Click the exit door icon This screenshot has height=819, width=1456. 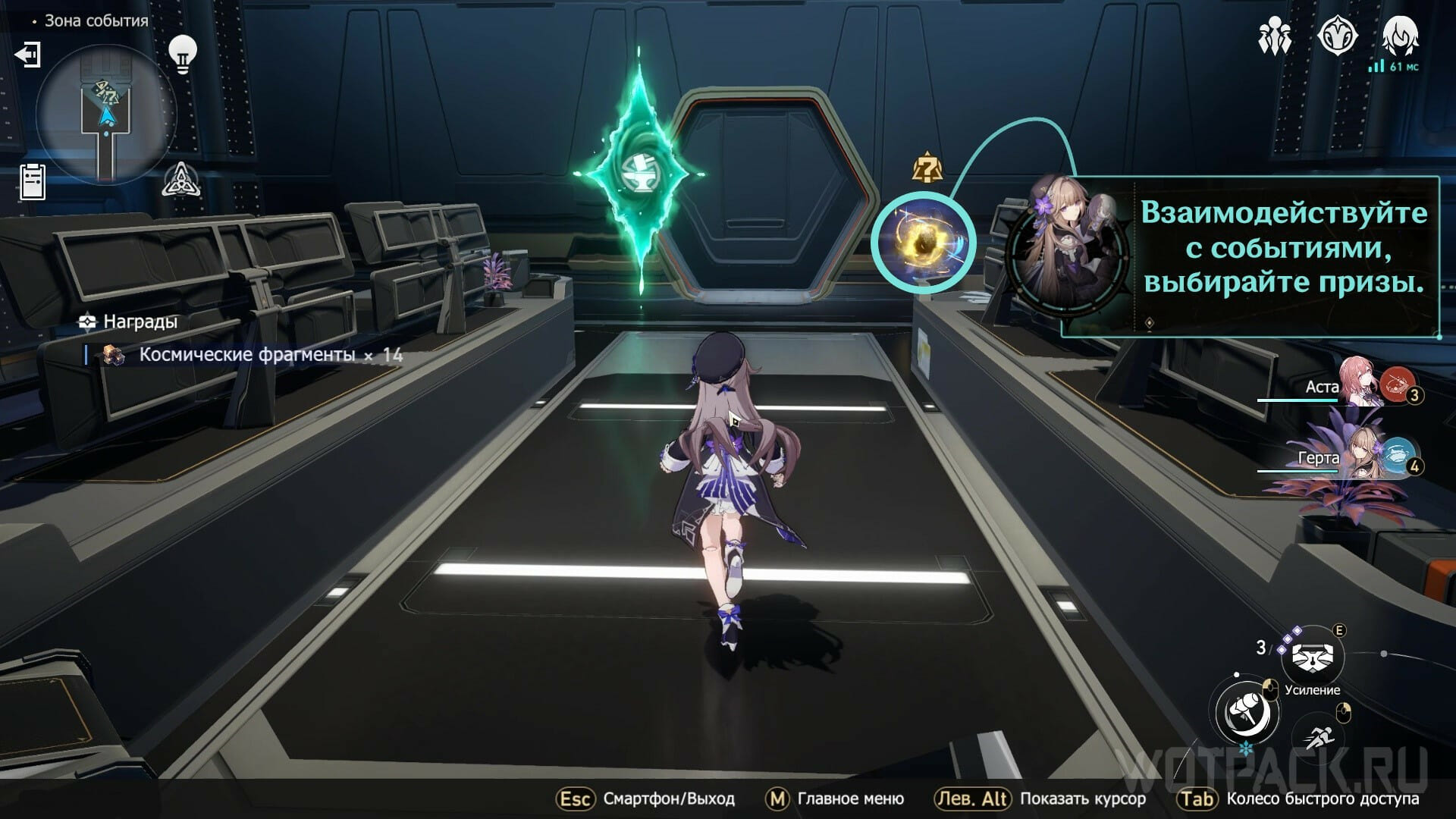pos(28,55)
